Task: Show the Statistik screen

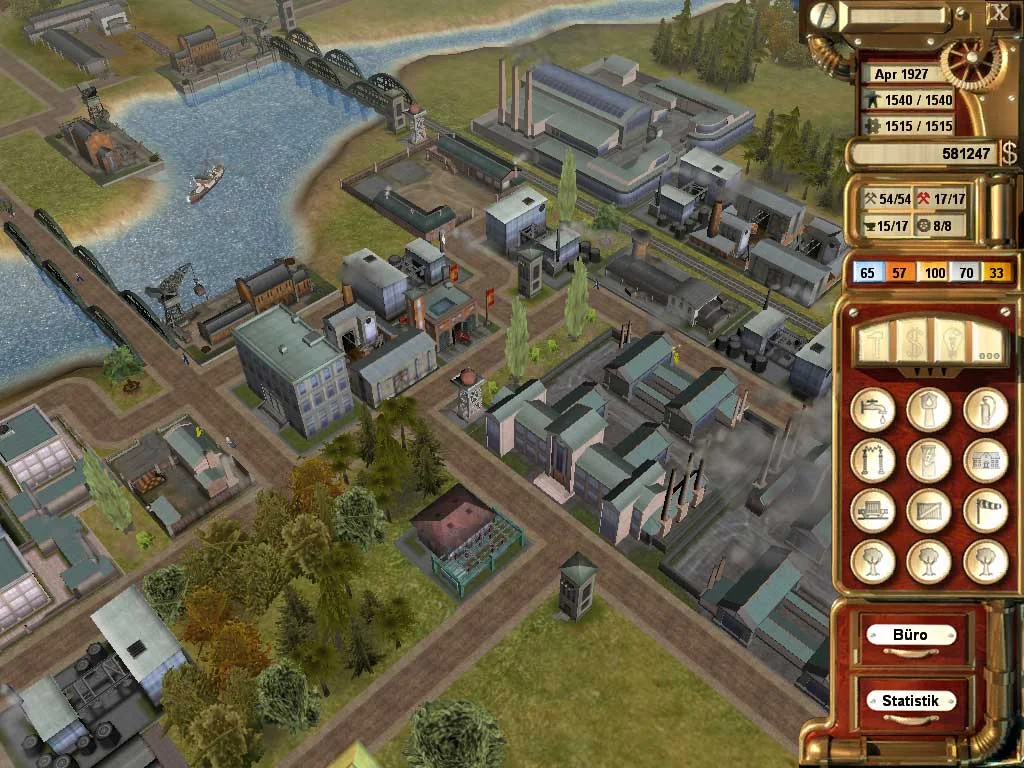Action: [909, 701]
